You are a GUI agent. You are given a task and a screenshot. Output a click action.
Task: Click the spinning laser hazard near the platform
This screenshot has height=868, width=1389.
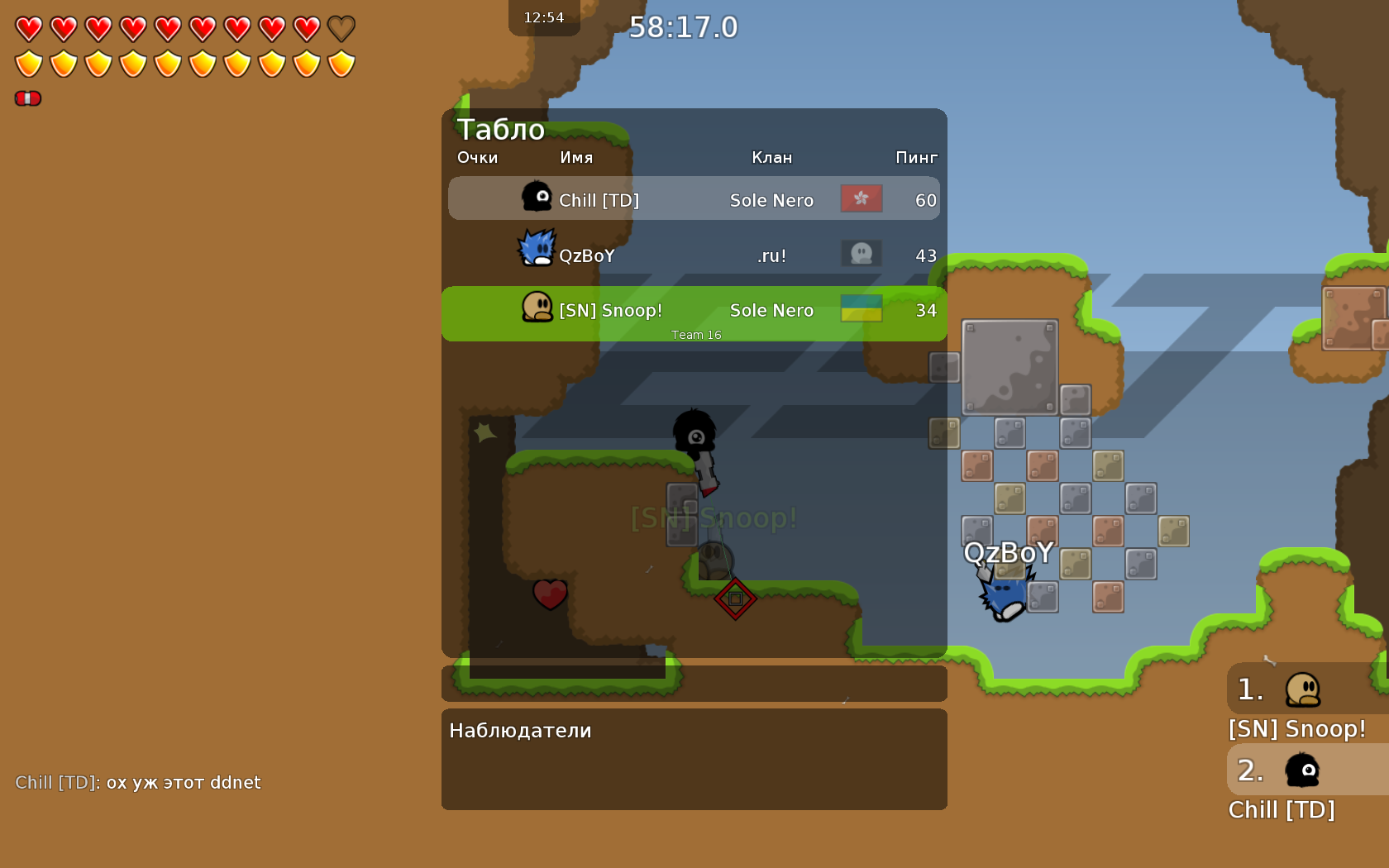point(734,599)
